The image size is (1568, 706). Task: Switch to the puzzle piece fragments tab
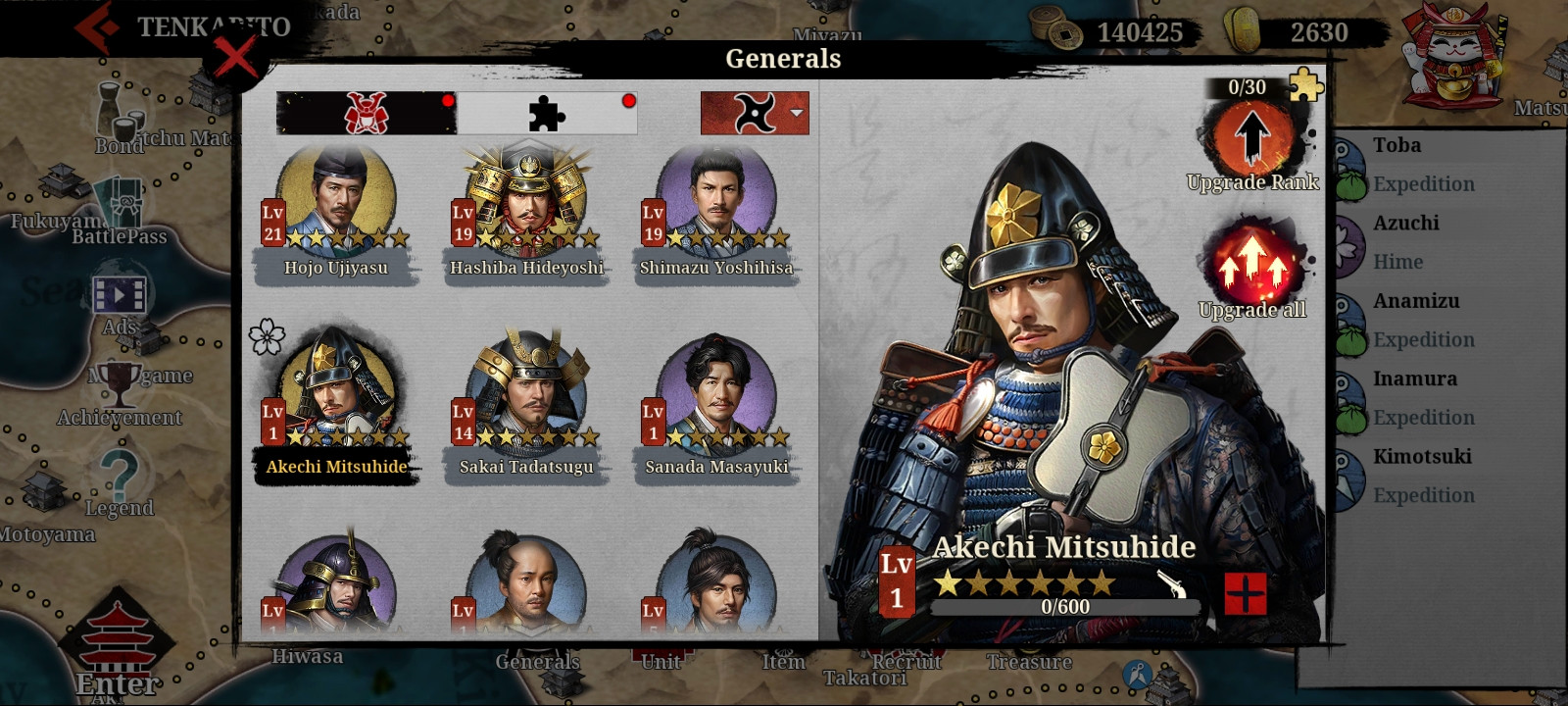click(x=547, y=114)
